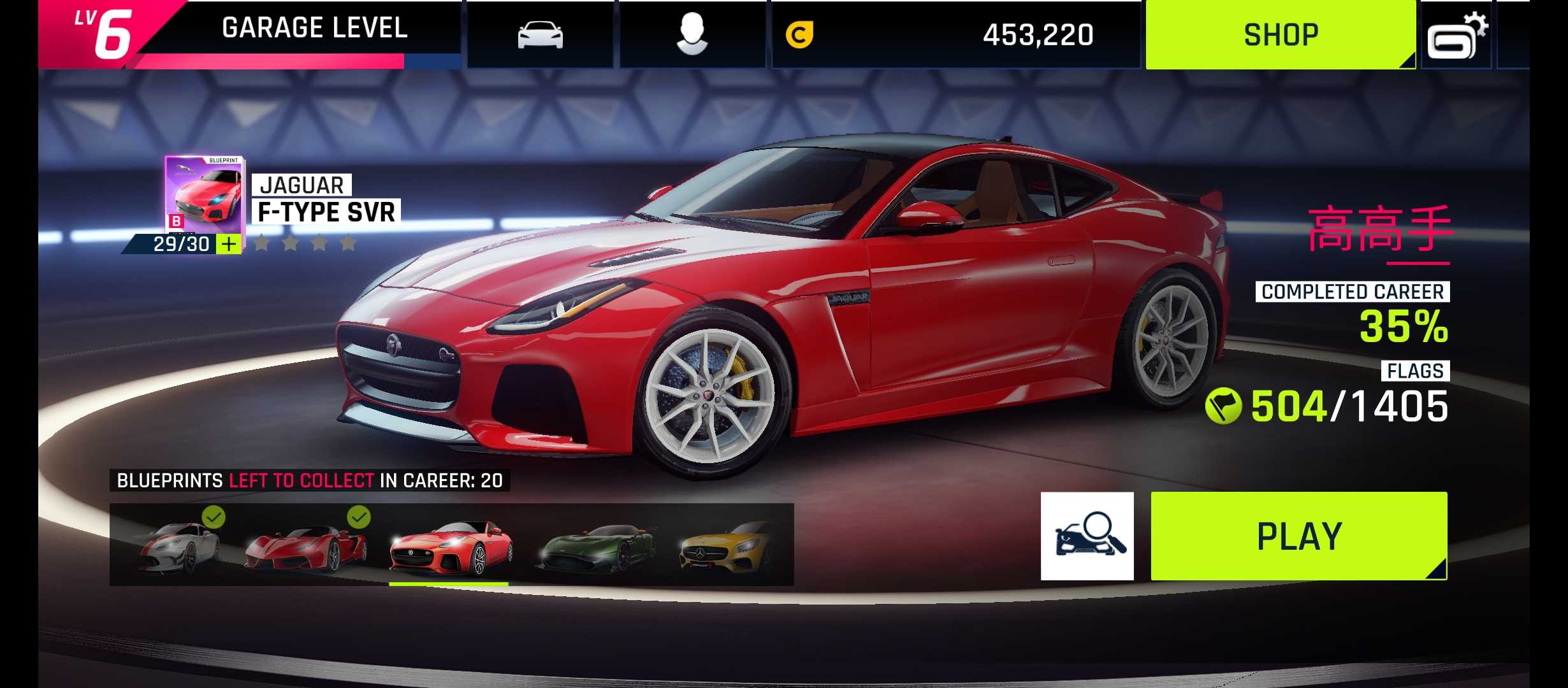Choose the Jaguar F-Type thumbnail

pyautogui.click(x=450, y=546)
